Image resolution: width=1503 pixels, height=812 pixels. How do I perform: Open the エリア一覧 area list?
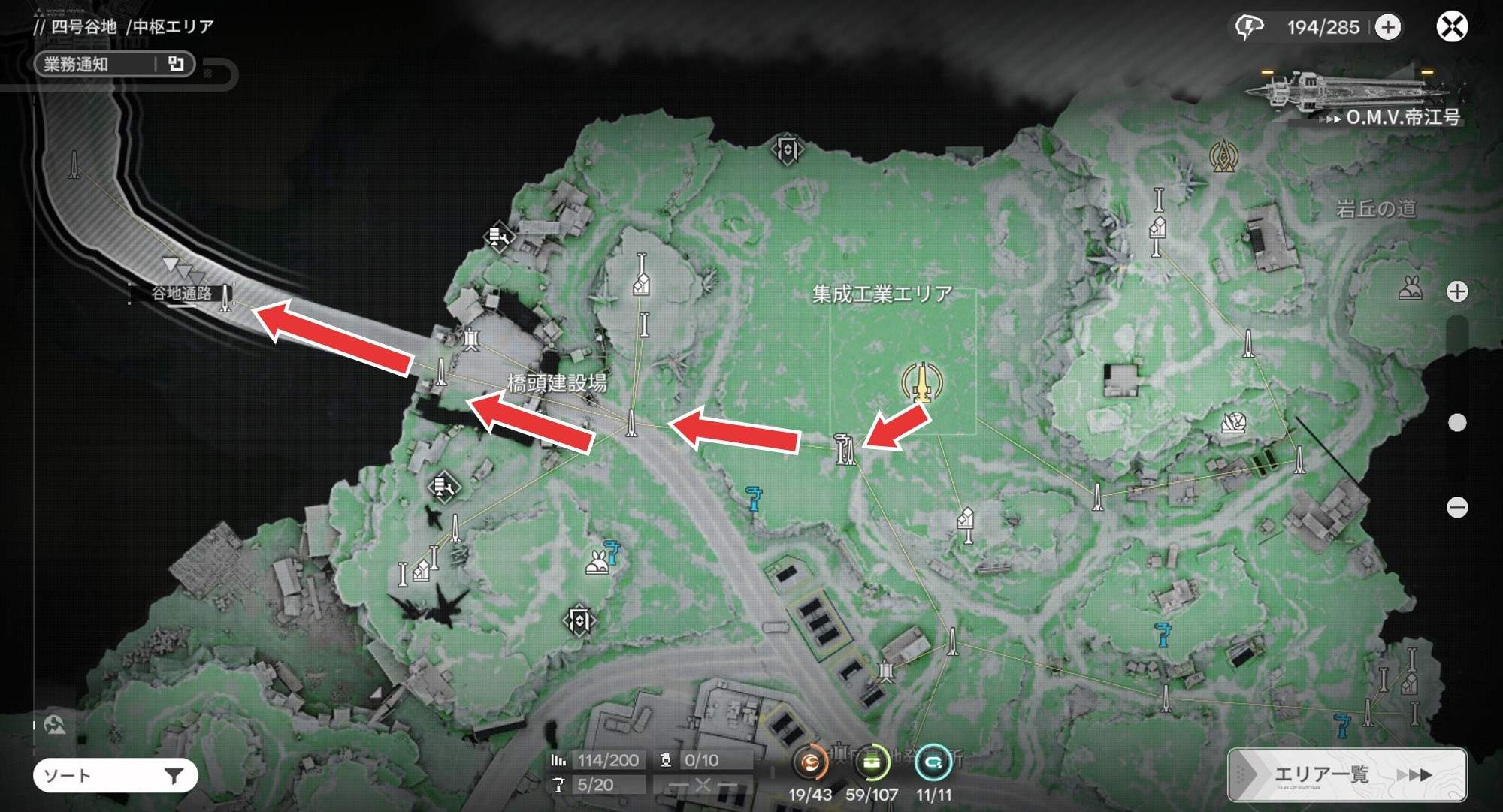(1347, 774)
